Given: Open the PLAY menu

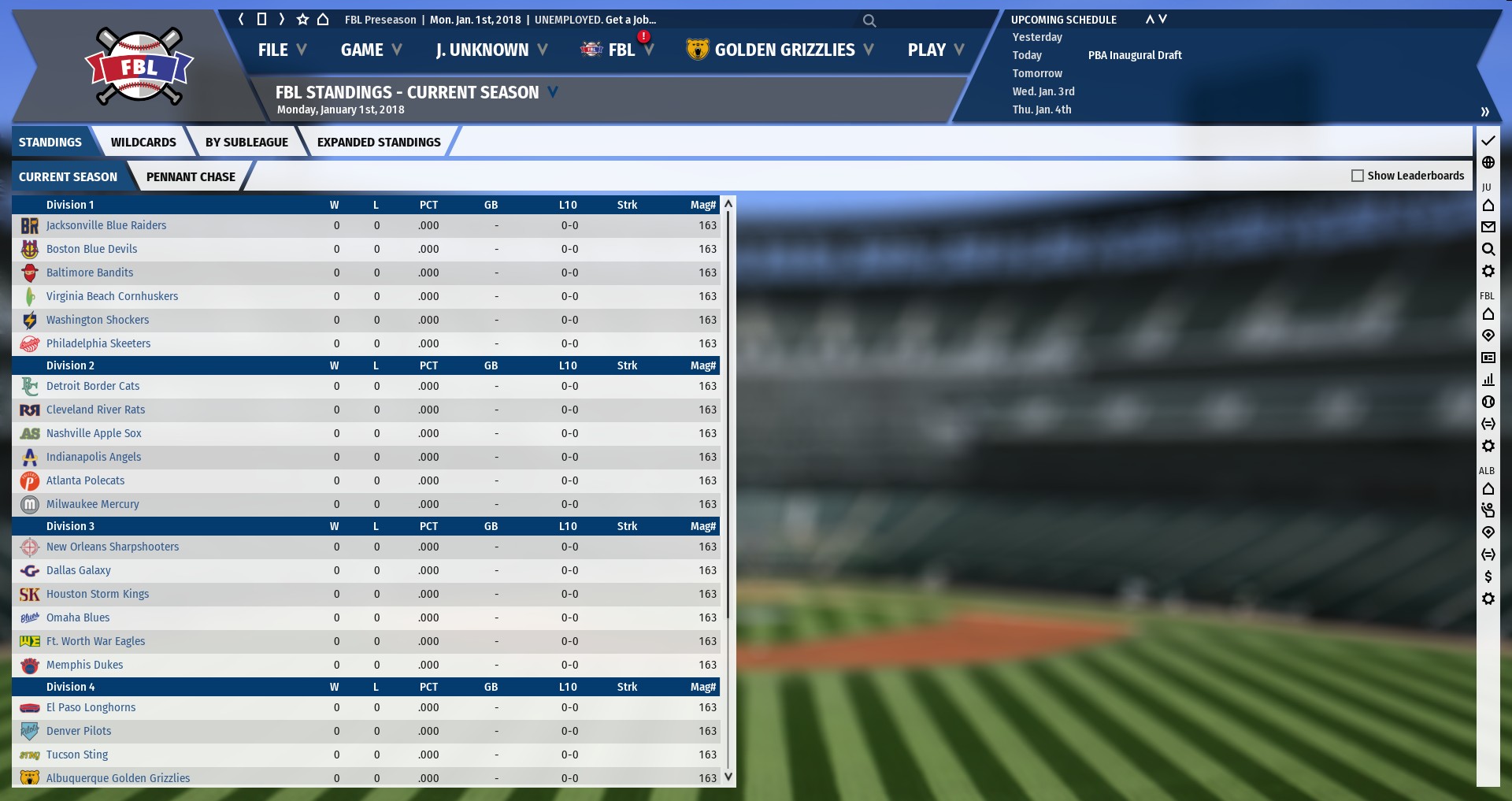Looking at the screenshot, I should tap(935, 50).
